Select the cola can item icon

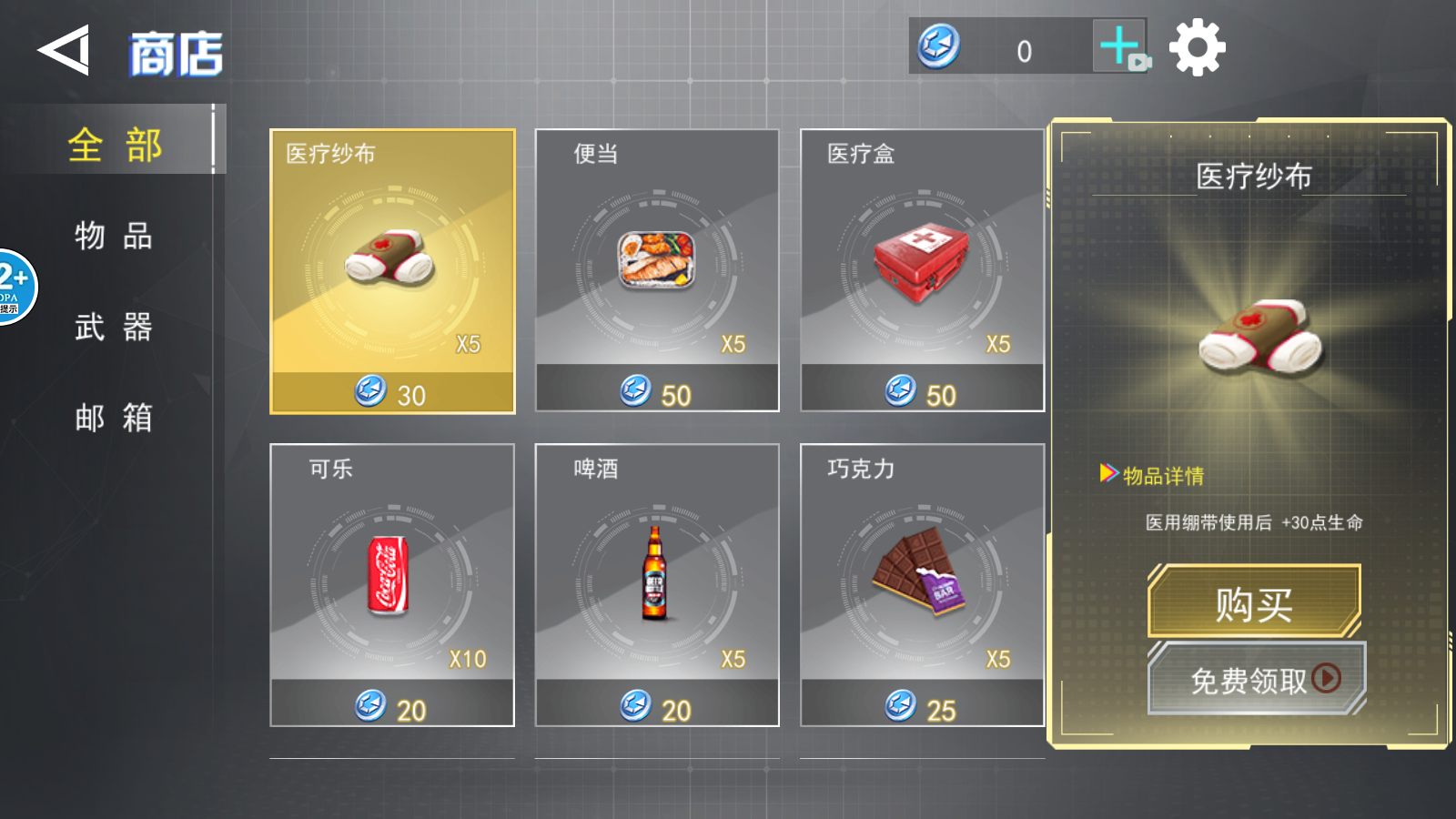[x=389, y=575]
